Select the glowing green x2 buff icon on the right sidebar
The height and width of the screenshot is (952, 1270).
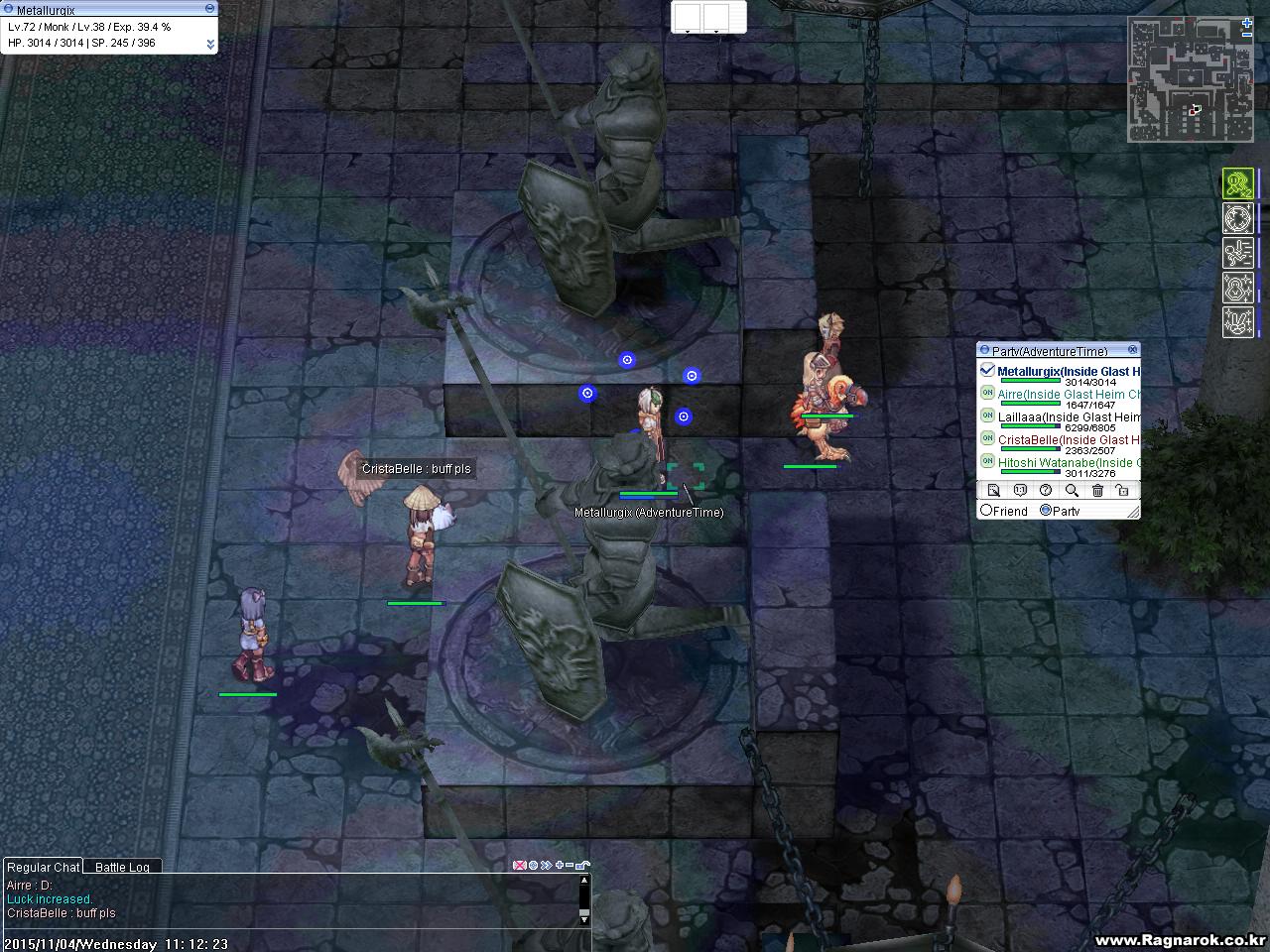tap(1237, 183)
